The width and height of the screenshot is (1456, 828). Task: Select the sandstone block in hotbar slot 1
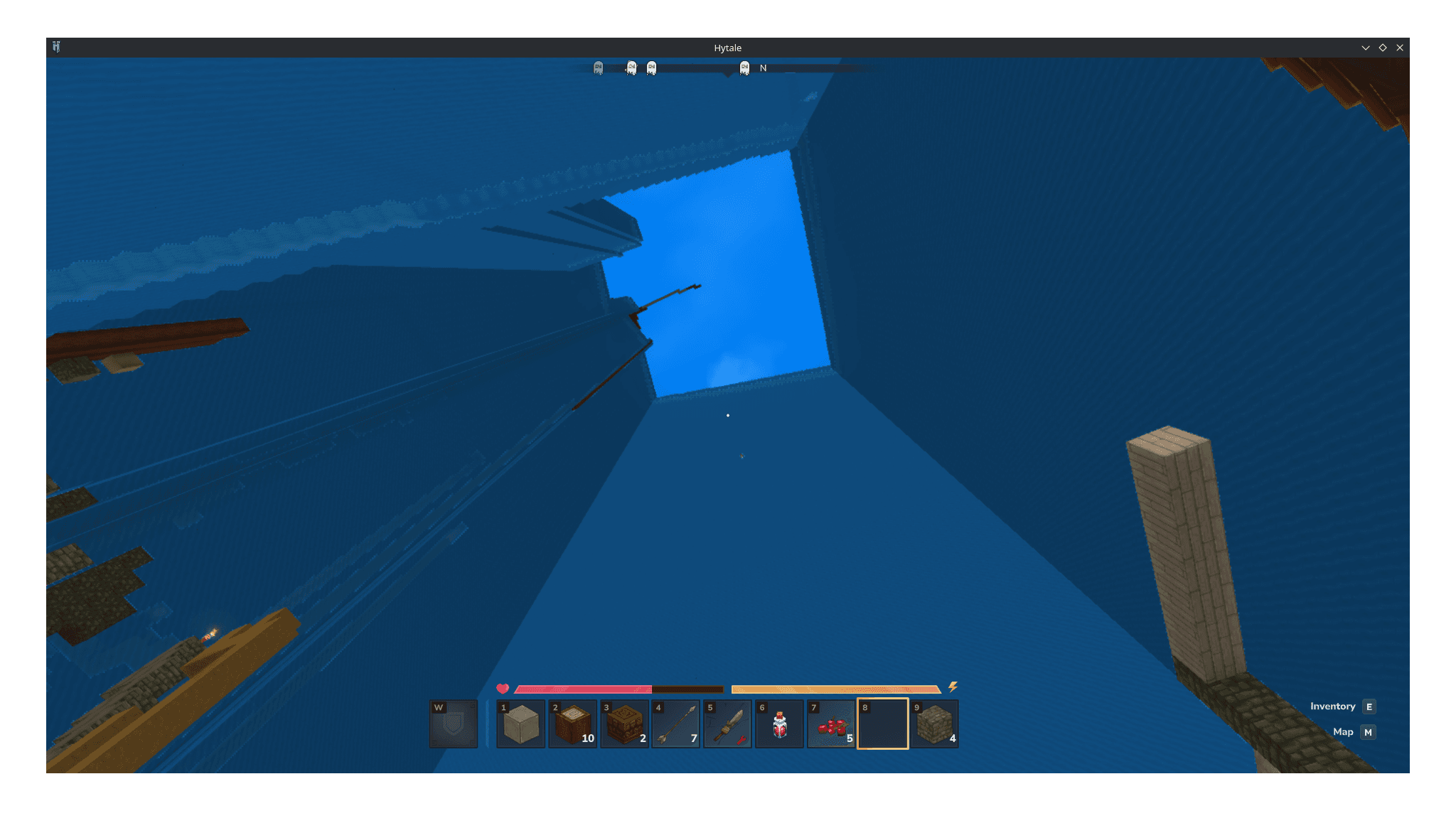(x=521, y=724)
